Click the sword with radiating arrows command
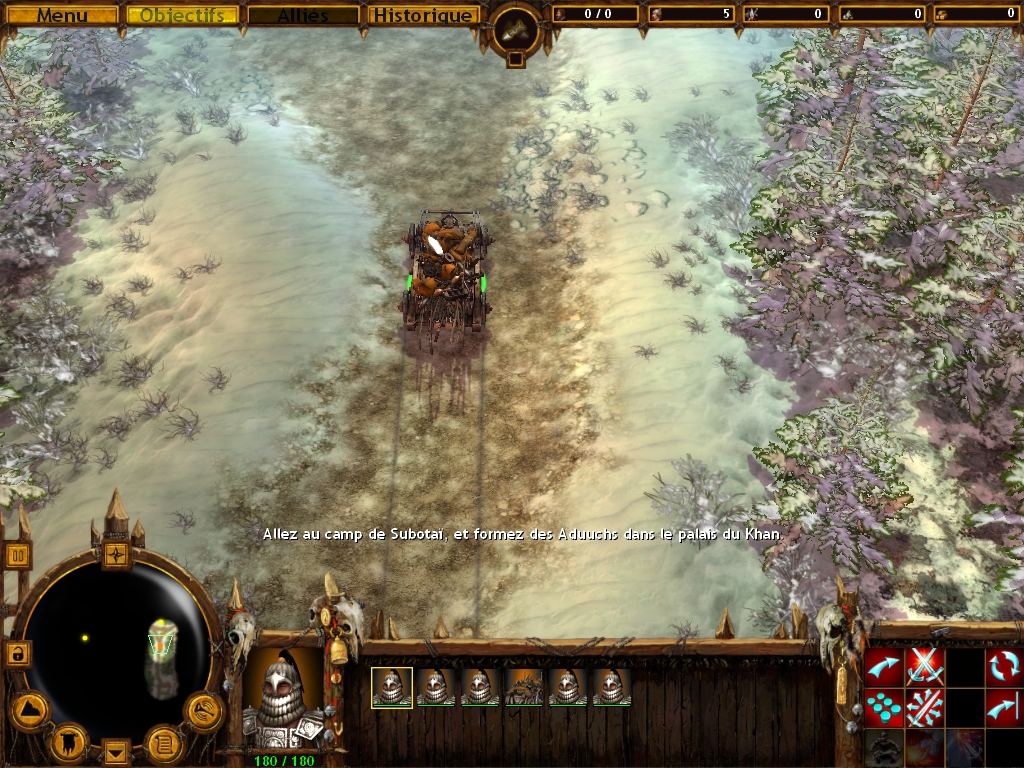The image size is (1024, 768). 925,707
